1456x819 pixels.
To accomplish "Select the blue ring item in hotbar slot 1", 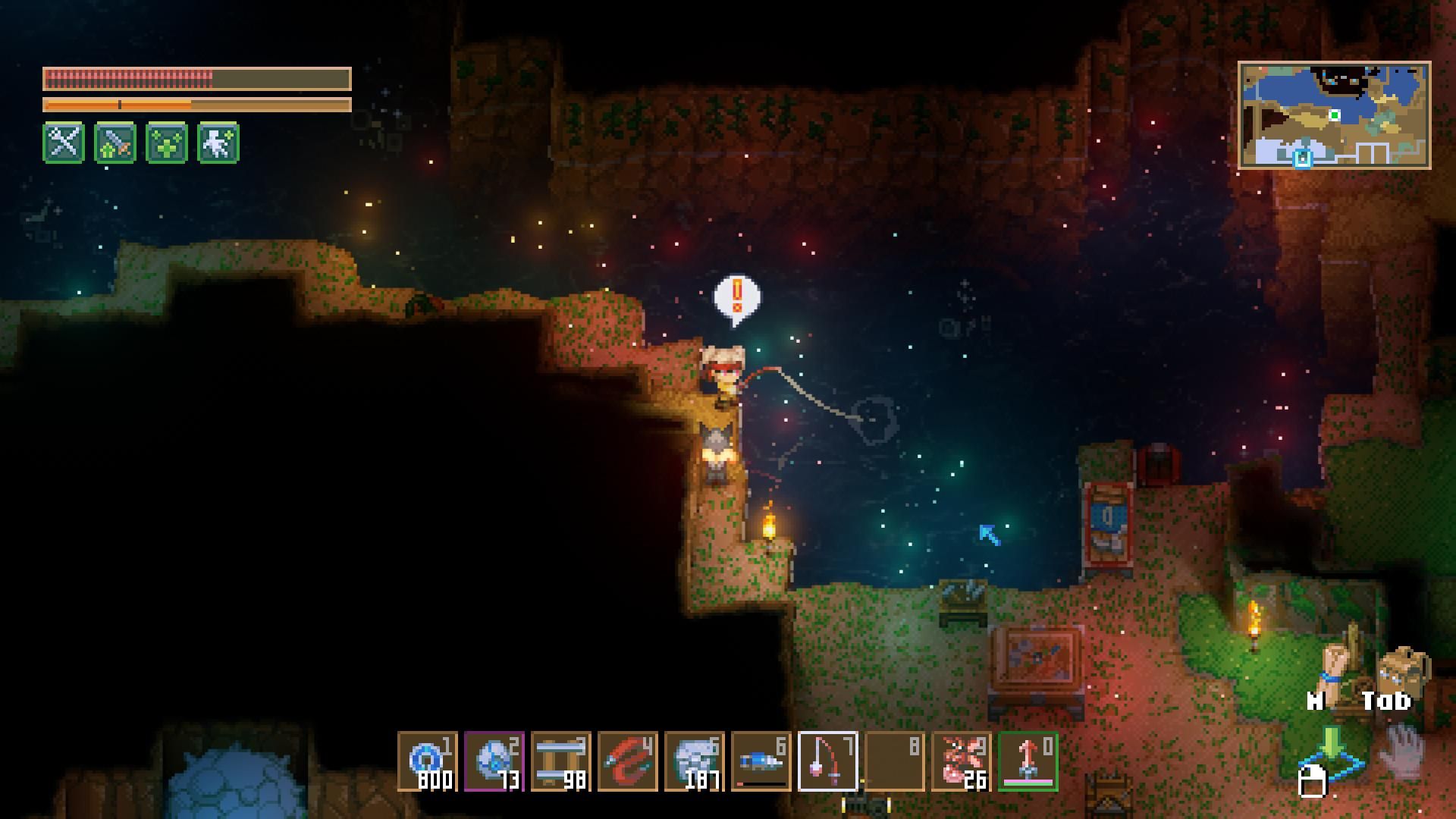I will pyautogui.click(x=428, y=761).
